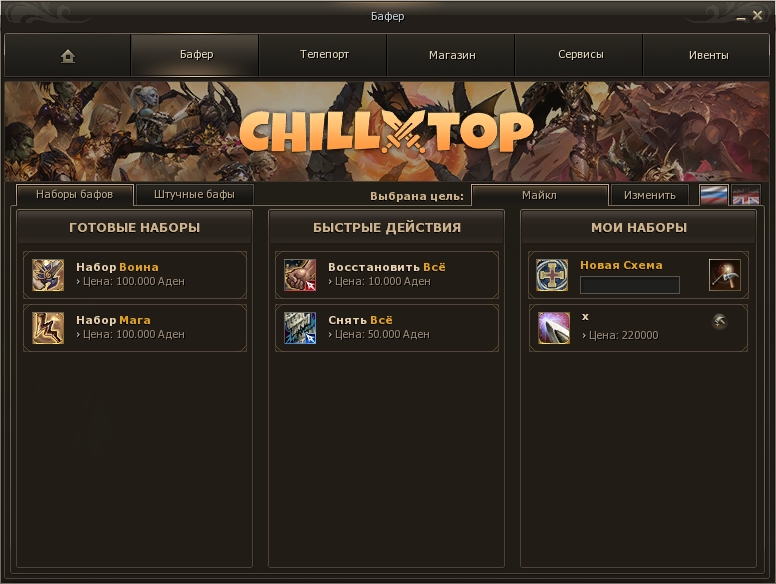
Task: Go to the home page tab
Action: tap(67, 56)
